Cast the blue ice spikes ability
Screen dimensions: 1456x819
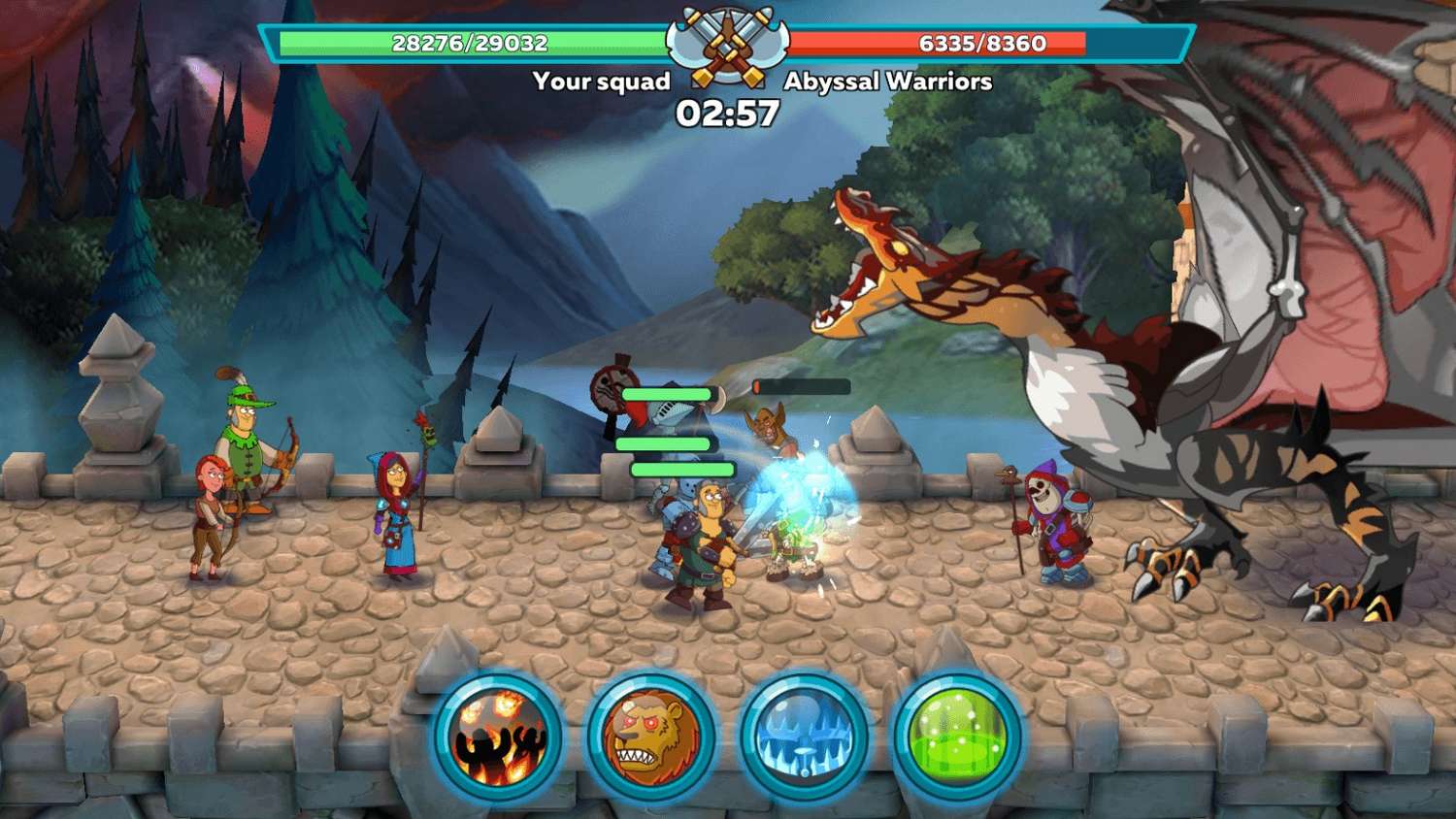click(804, 737)
